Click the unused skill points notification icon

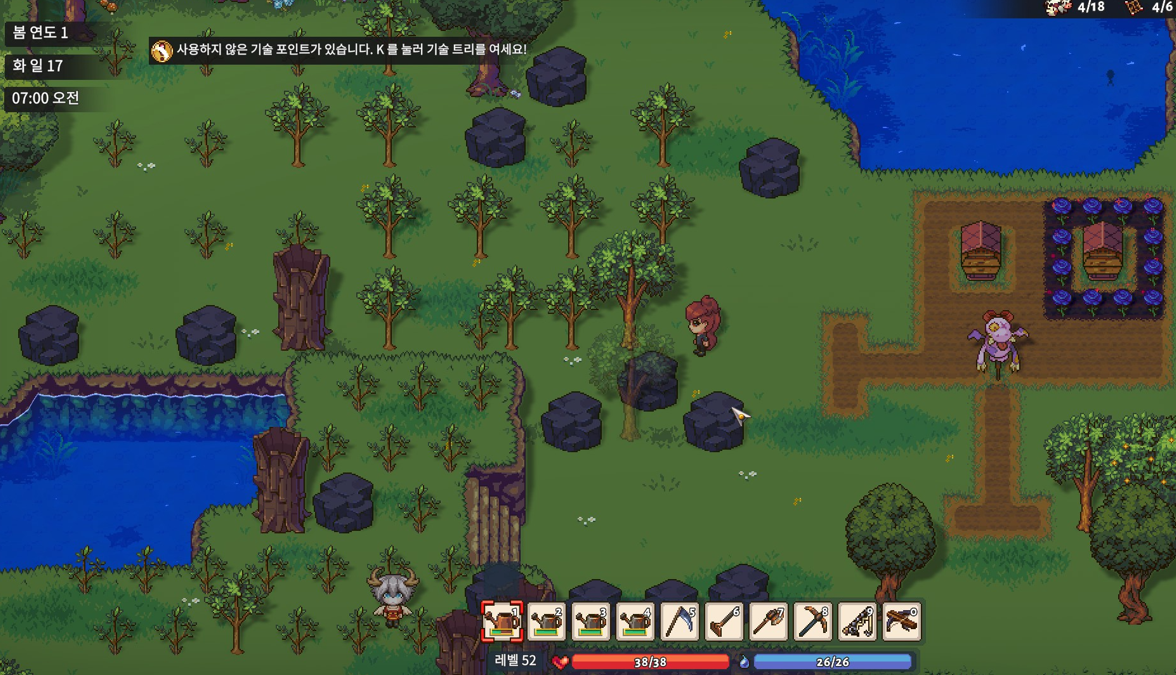point(162,50)
